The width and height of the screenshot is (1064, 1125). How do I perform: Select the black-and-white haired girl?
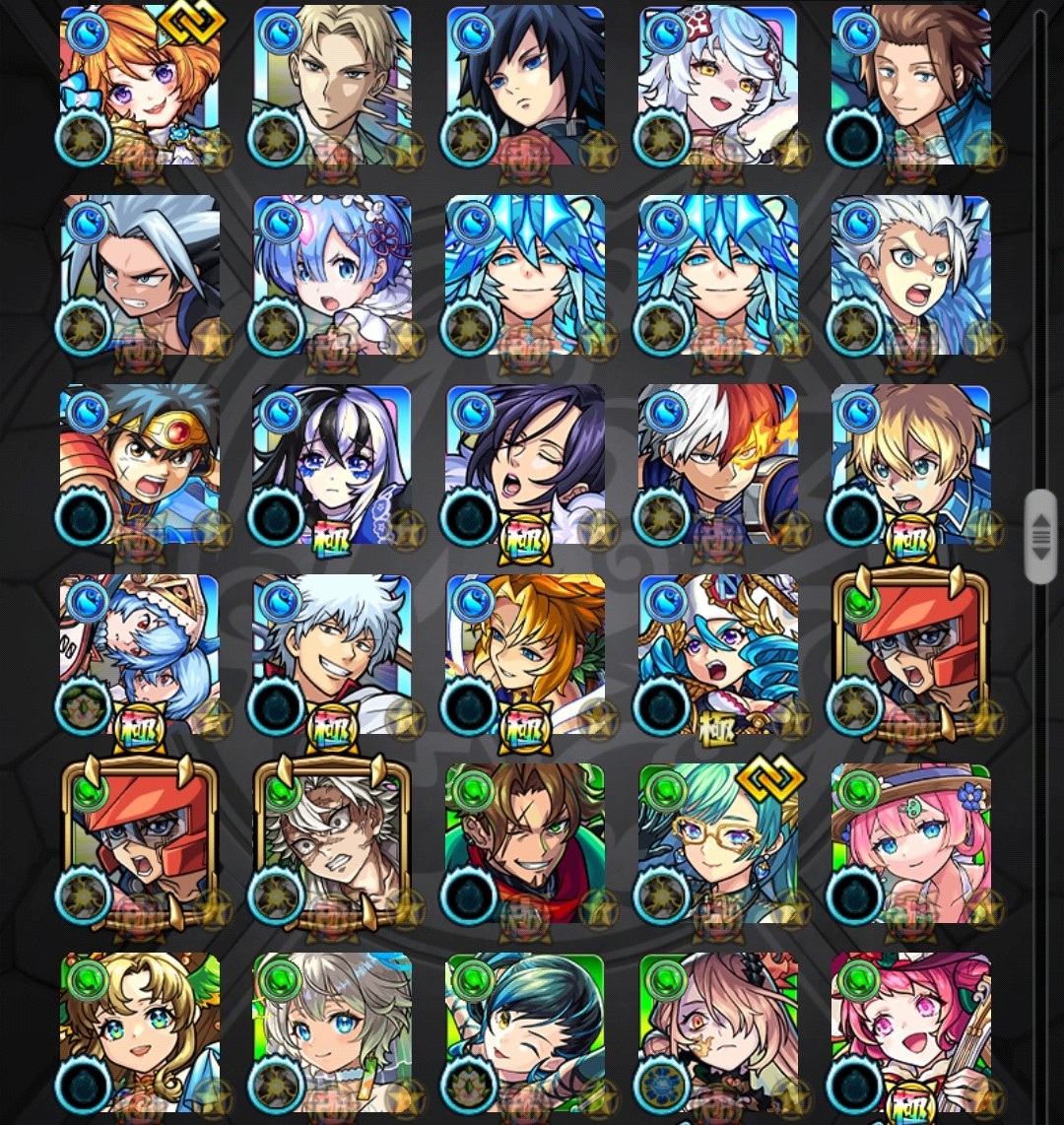pyautogui.click(x=332, y=464)
